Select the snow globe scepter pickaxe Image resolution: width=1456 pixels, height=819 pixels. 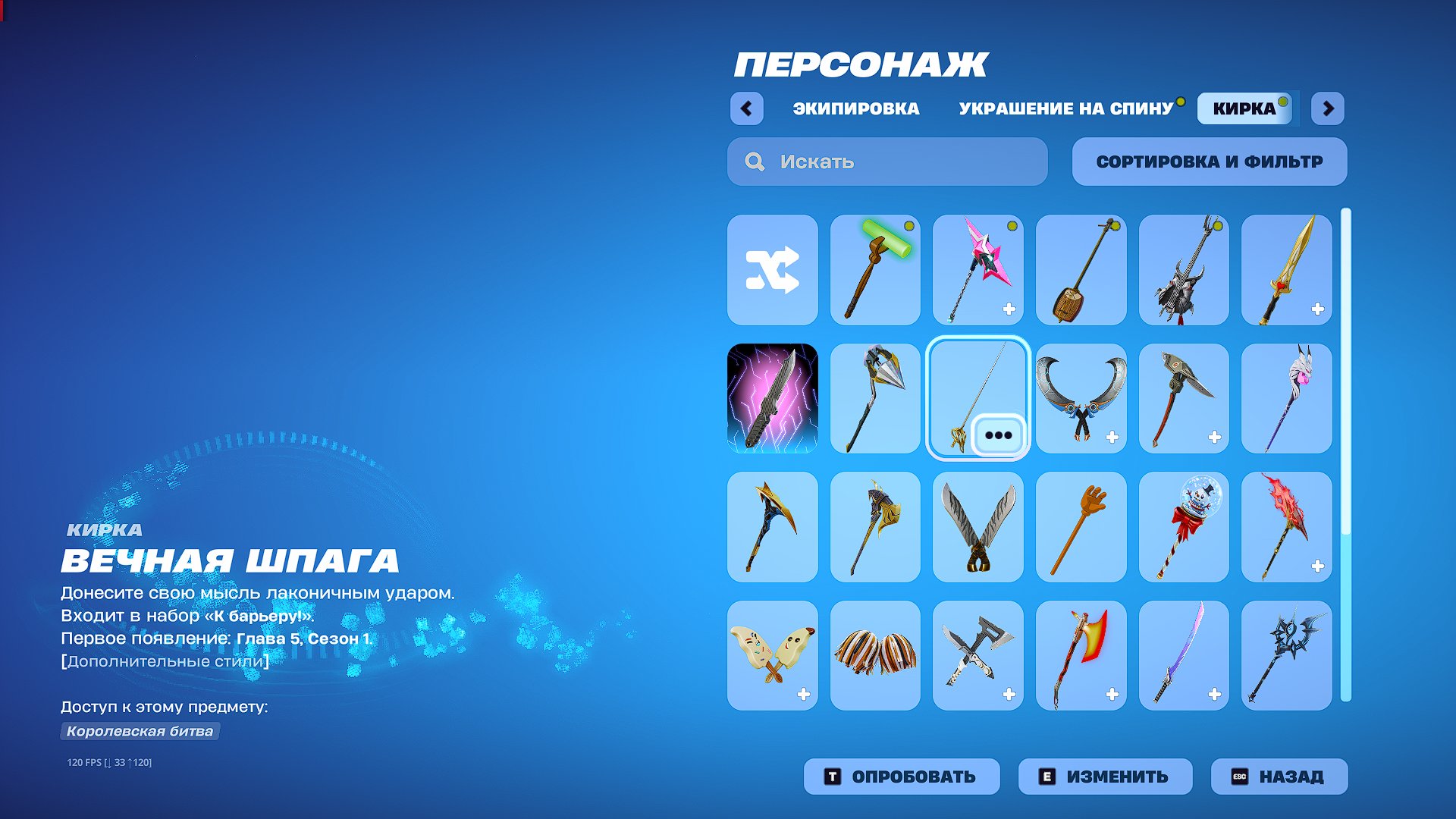coord(1184,527)
